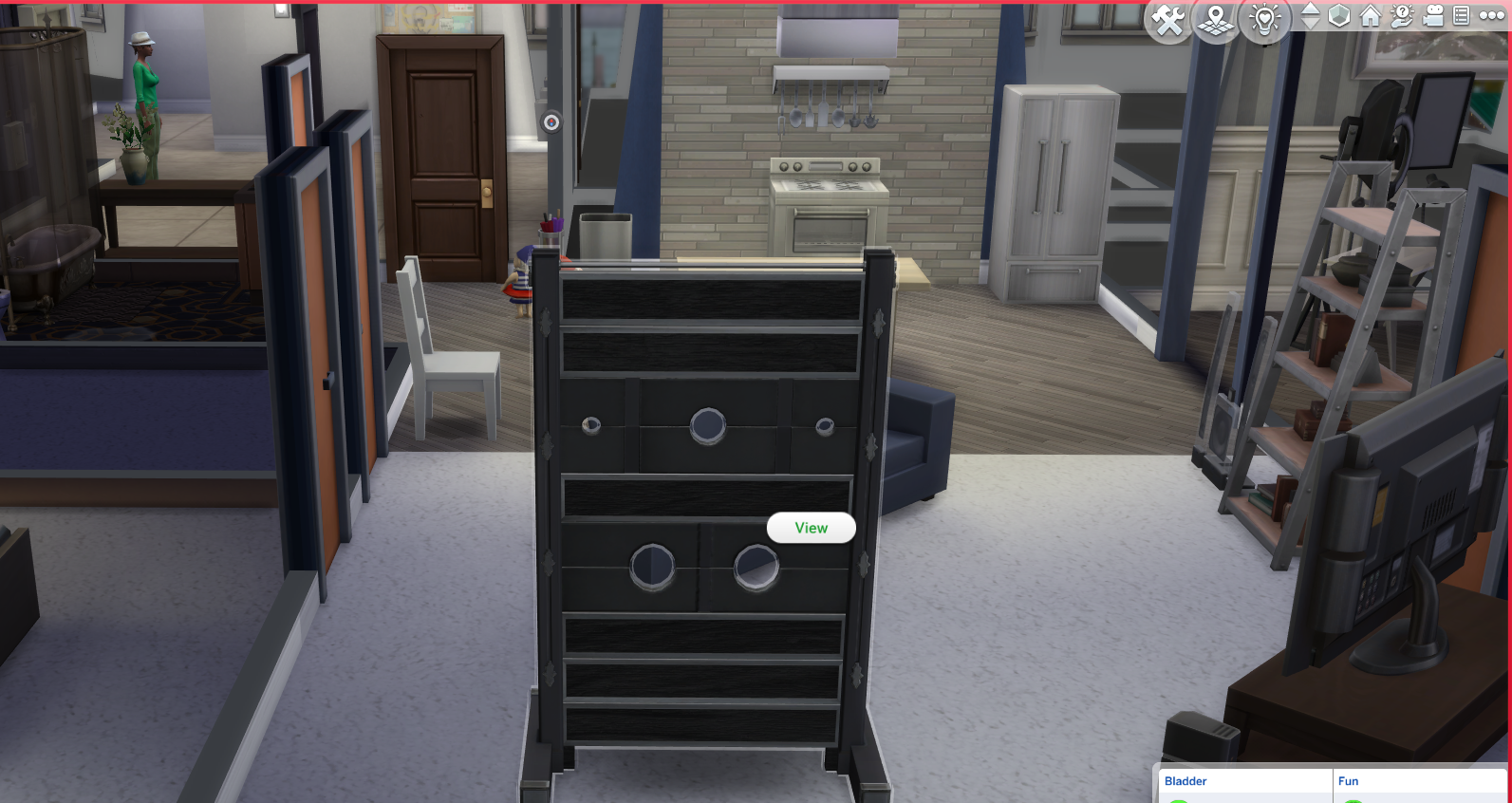
Task: Select the lighting lightbulb tool
Action: [1265, 19]
